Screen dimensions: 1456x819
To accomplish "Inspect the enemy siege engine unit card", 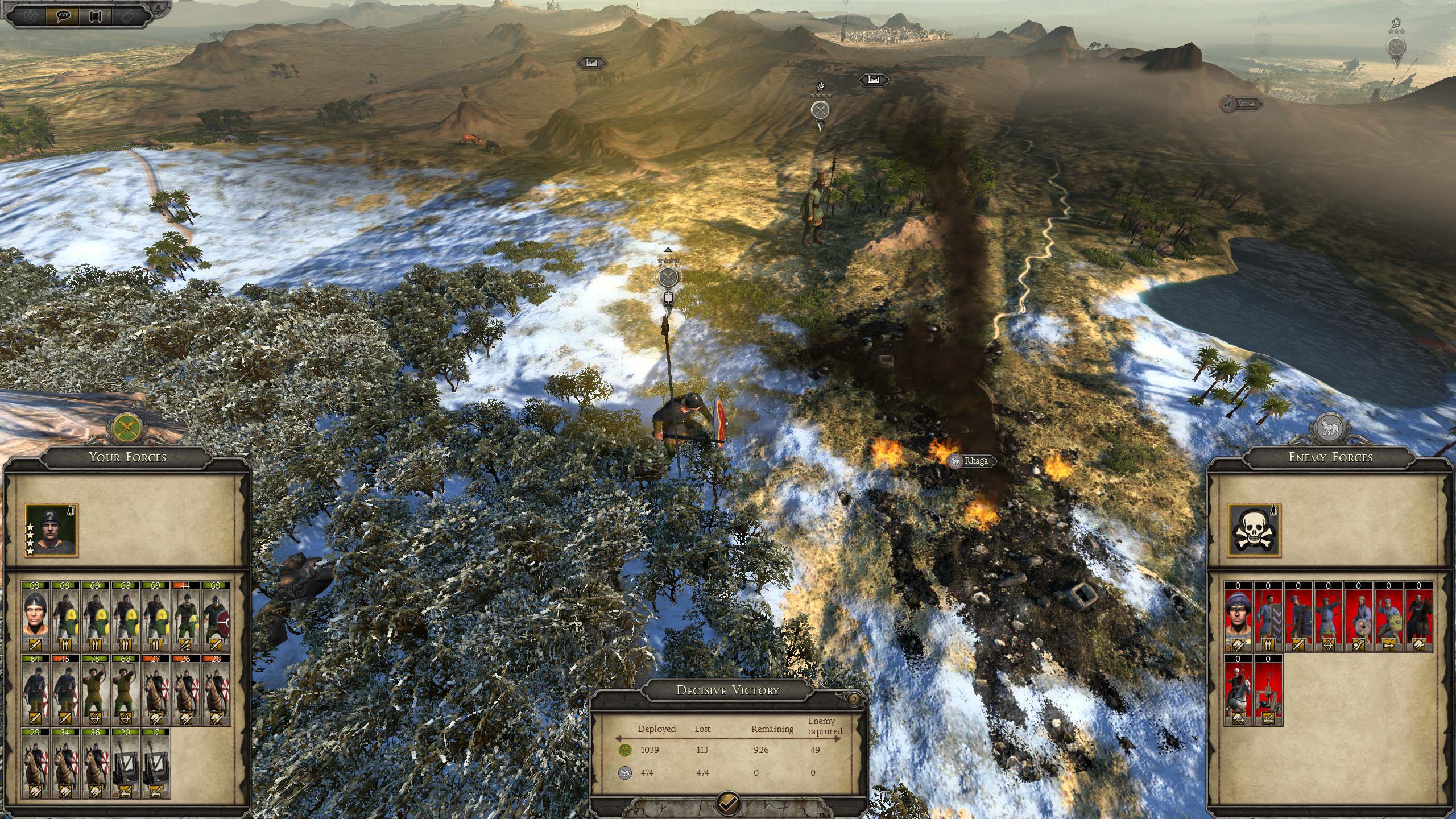I will tap(1269, 689).
